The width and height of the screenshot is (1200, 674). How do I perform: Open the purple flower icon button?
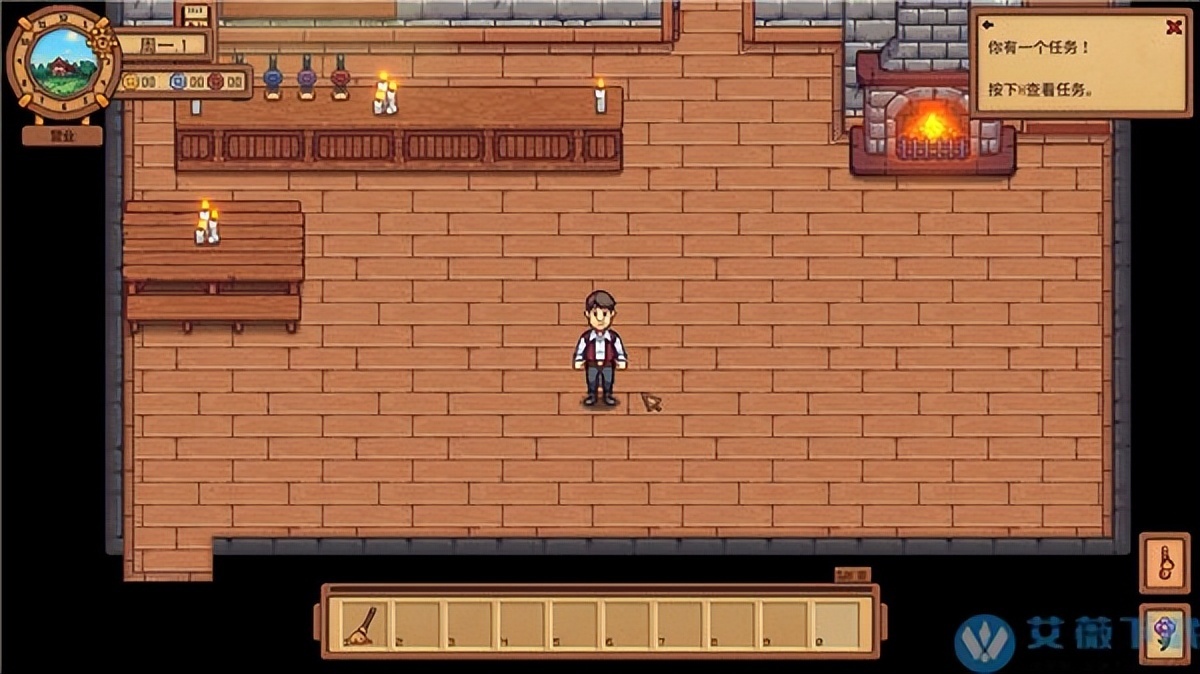point(1164,634)
